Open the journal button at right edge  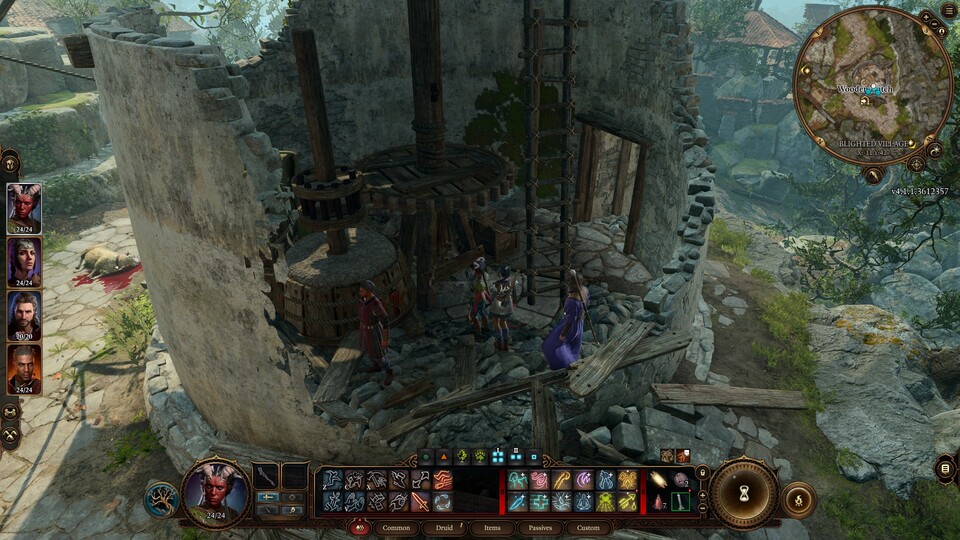pyautogui.click(x=946, y=467)
